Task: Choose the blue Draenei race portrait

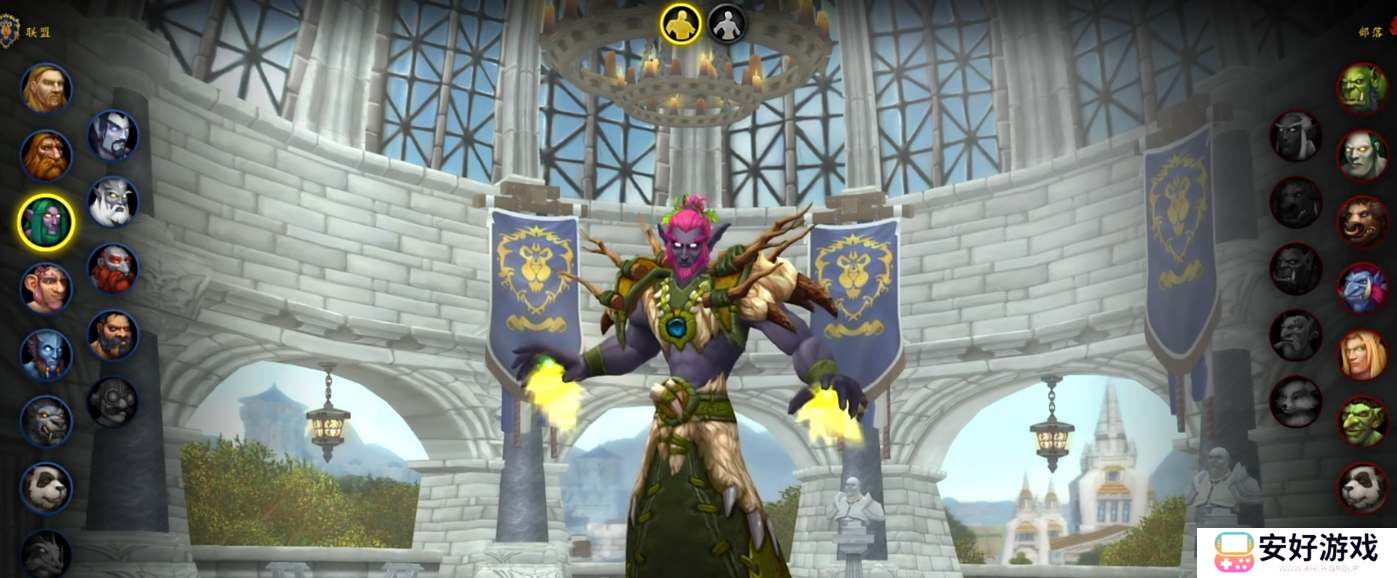Action: click(46, 355)
